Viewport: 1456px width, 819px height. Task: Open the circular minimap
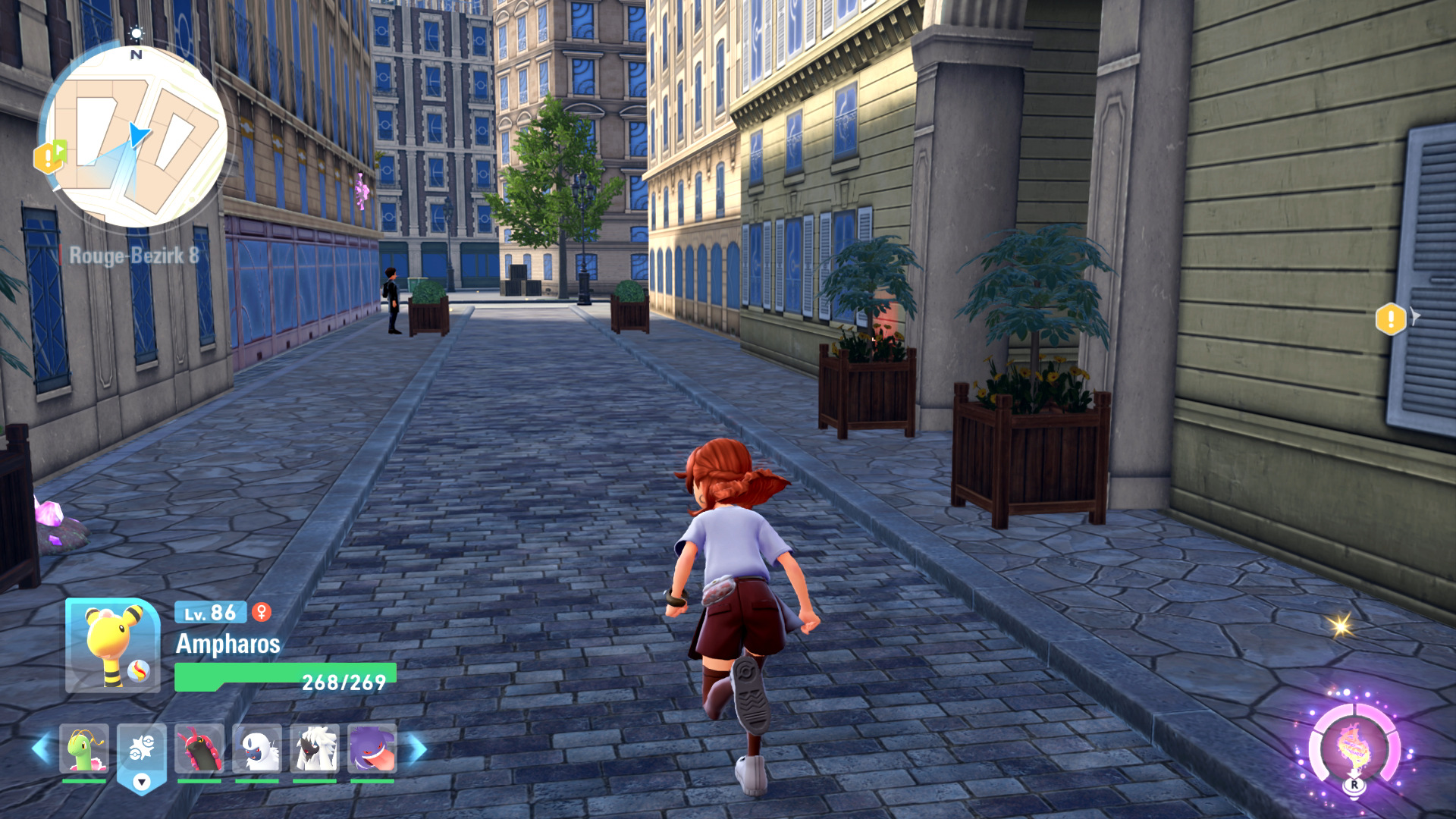pyautogui.click(x=136, y=138)
